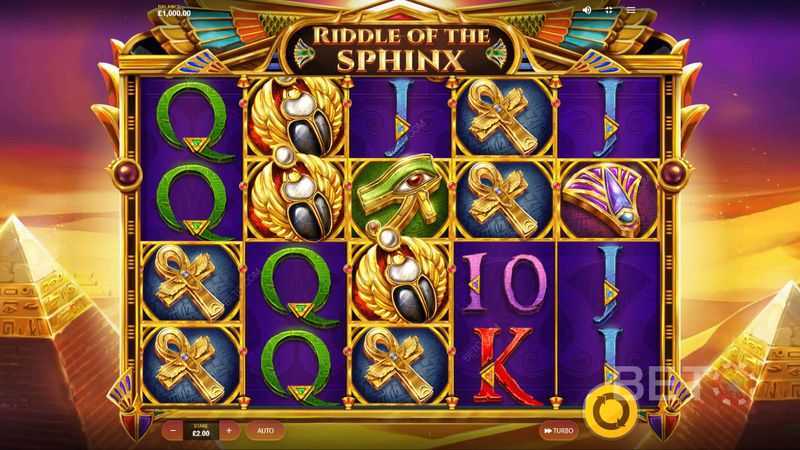Open the Auto spin options
The width and height of the screenshot is (800, 450).
tap(264, 431)
